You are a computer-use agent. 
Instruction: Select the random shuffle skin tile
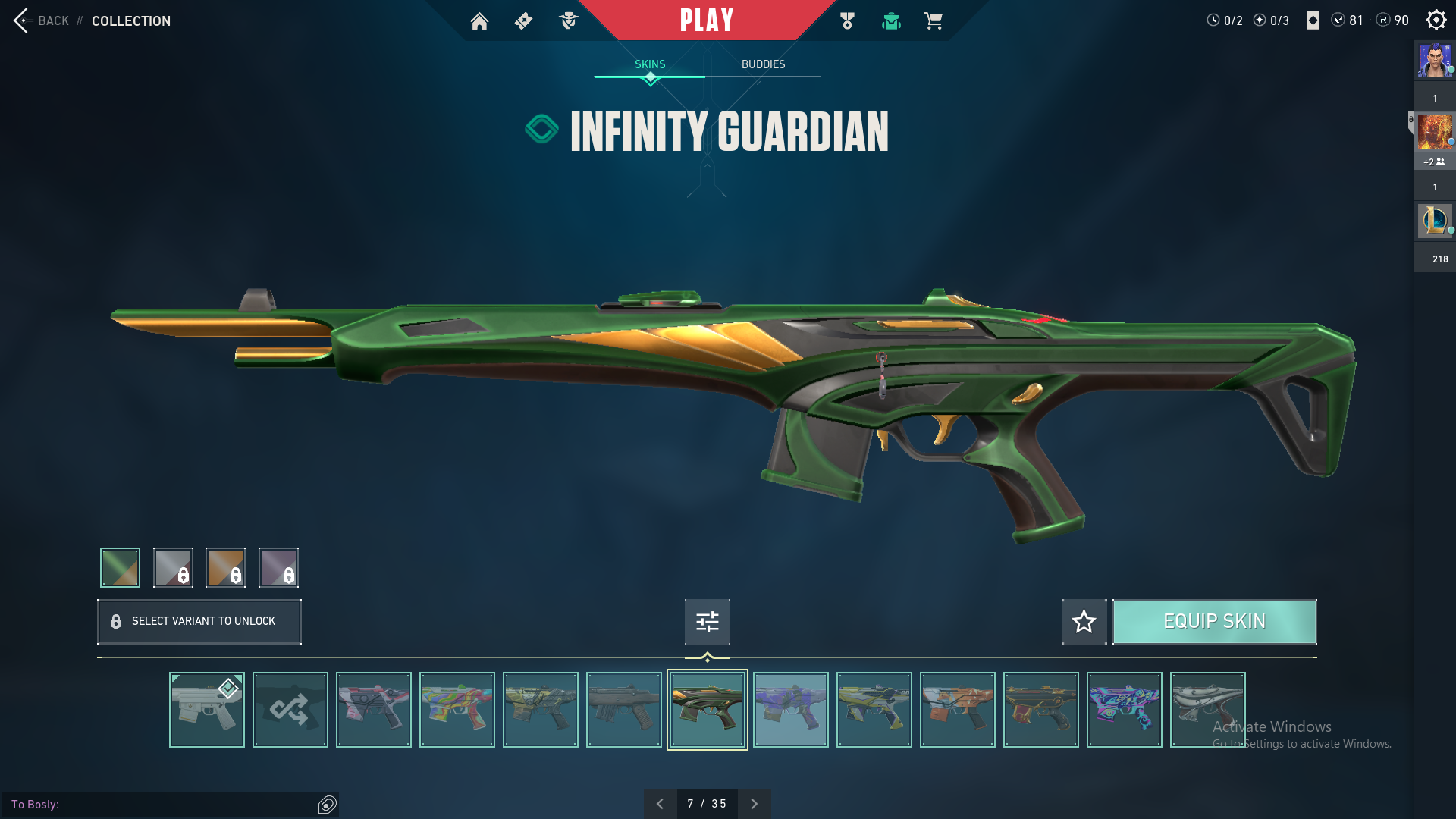pos(290,710)
